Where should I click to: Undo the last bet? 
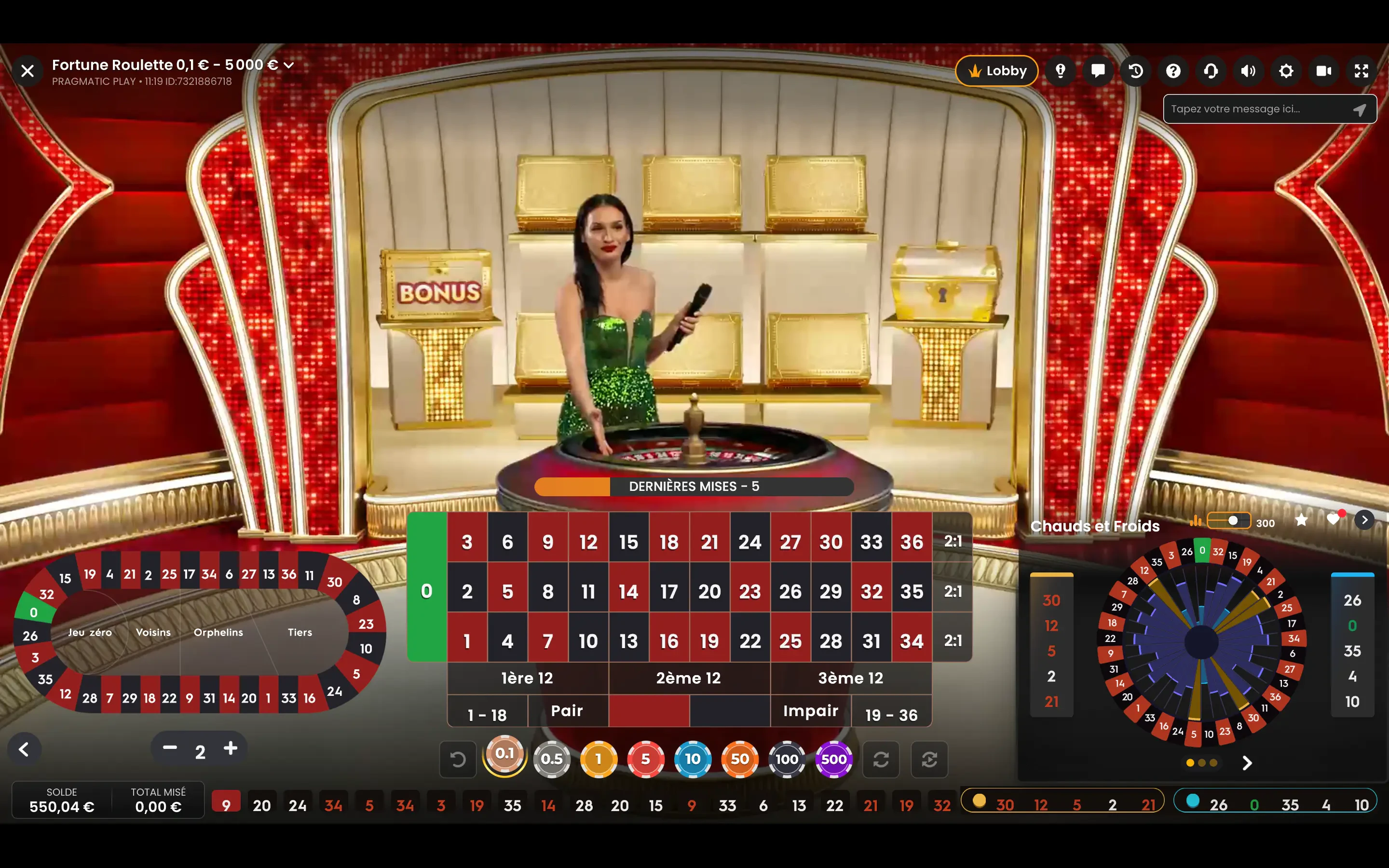(x=457, y=759)
